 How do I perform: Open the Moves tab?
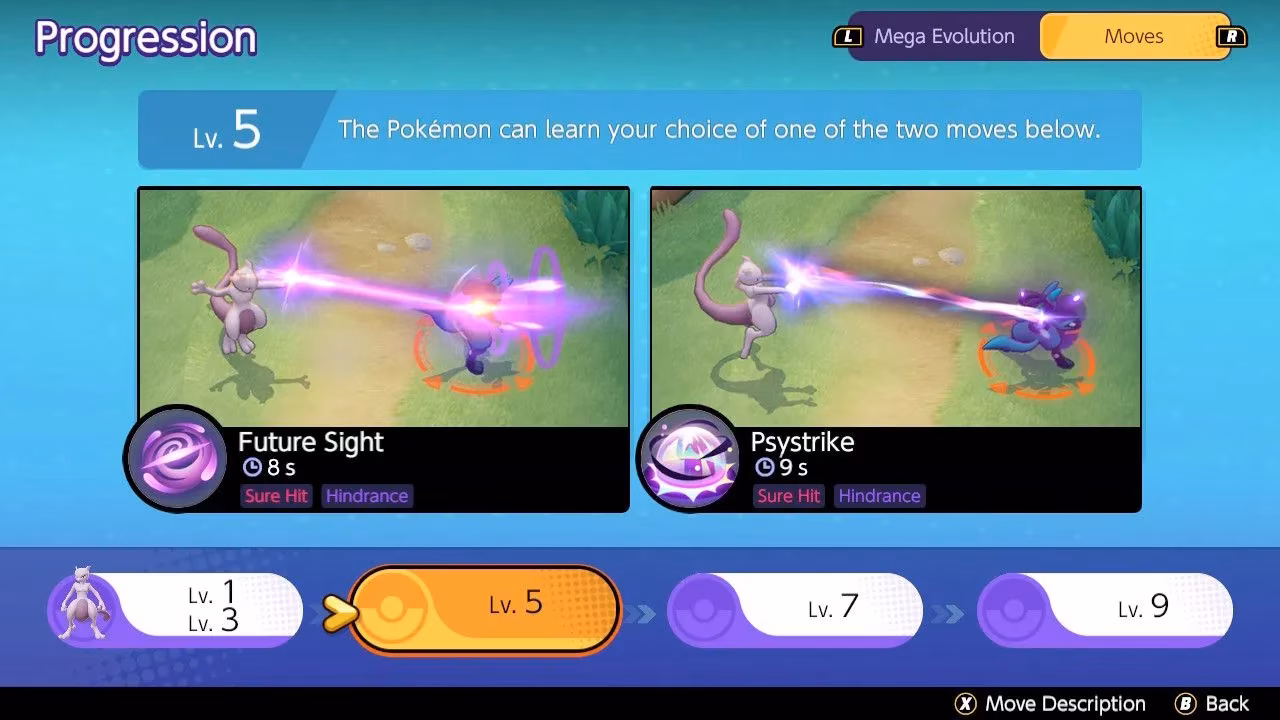1134,35
